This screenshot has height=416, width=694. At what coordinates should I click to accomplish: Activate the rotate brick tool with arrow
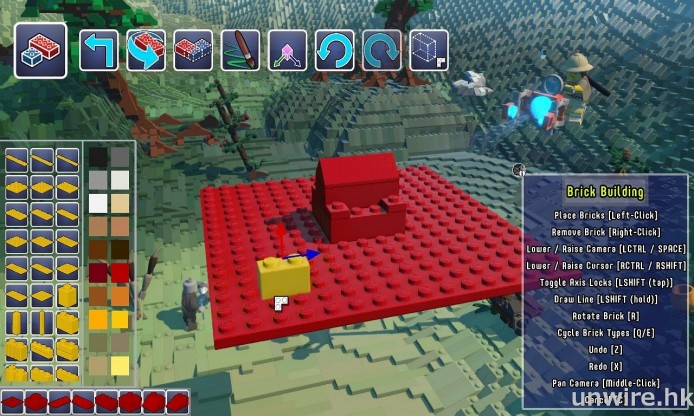[146, 50]
